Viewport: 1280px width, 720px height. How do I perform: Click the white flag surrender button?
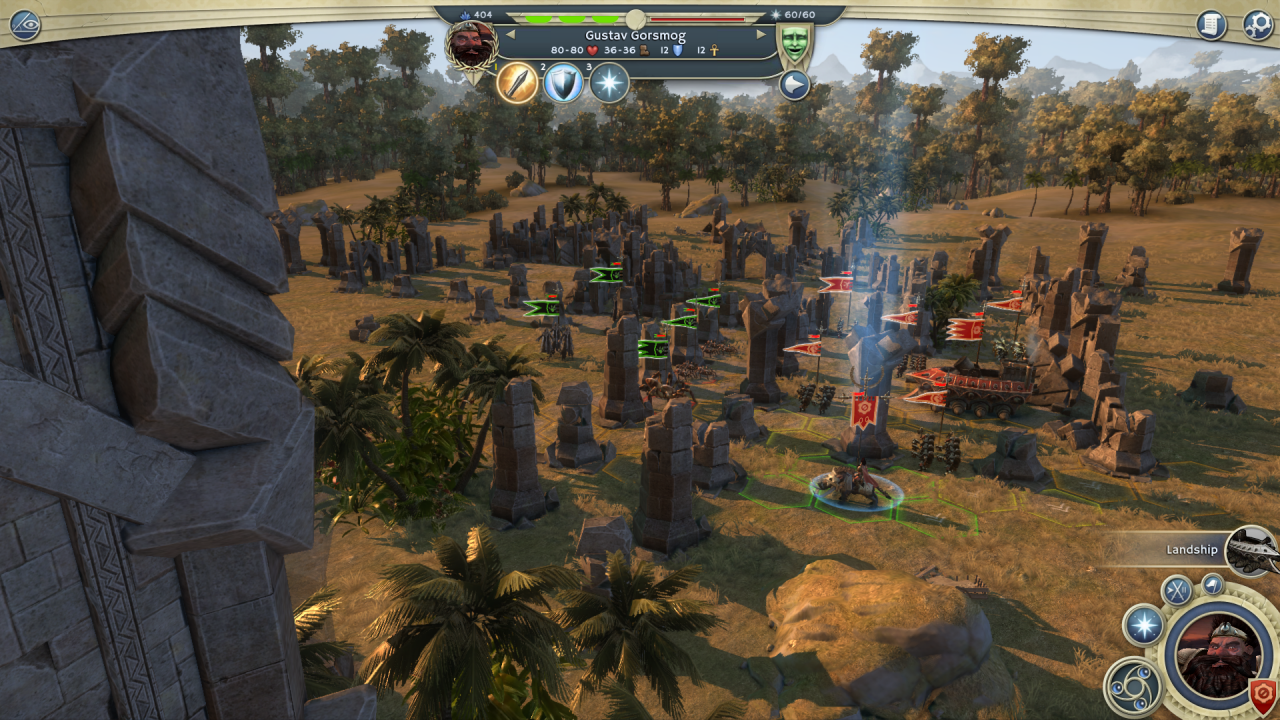click(x=1213, y=583)
